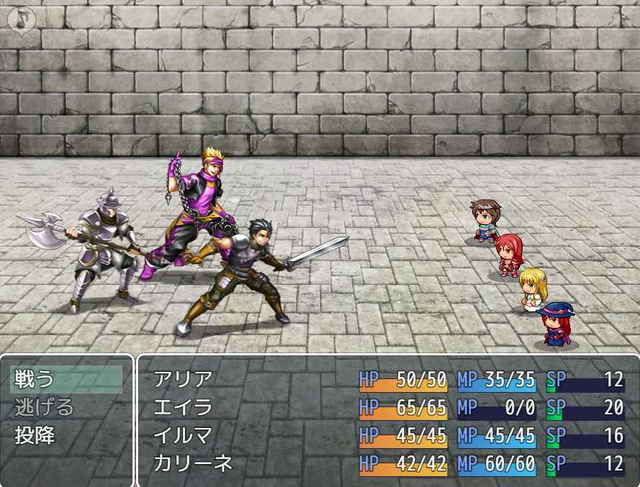
Task: Choose the 逃げる (Escape) command
Action: click(x=66, y=407)
